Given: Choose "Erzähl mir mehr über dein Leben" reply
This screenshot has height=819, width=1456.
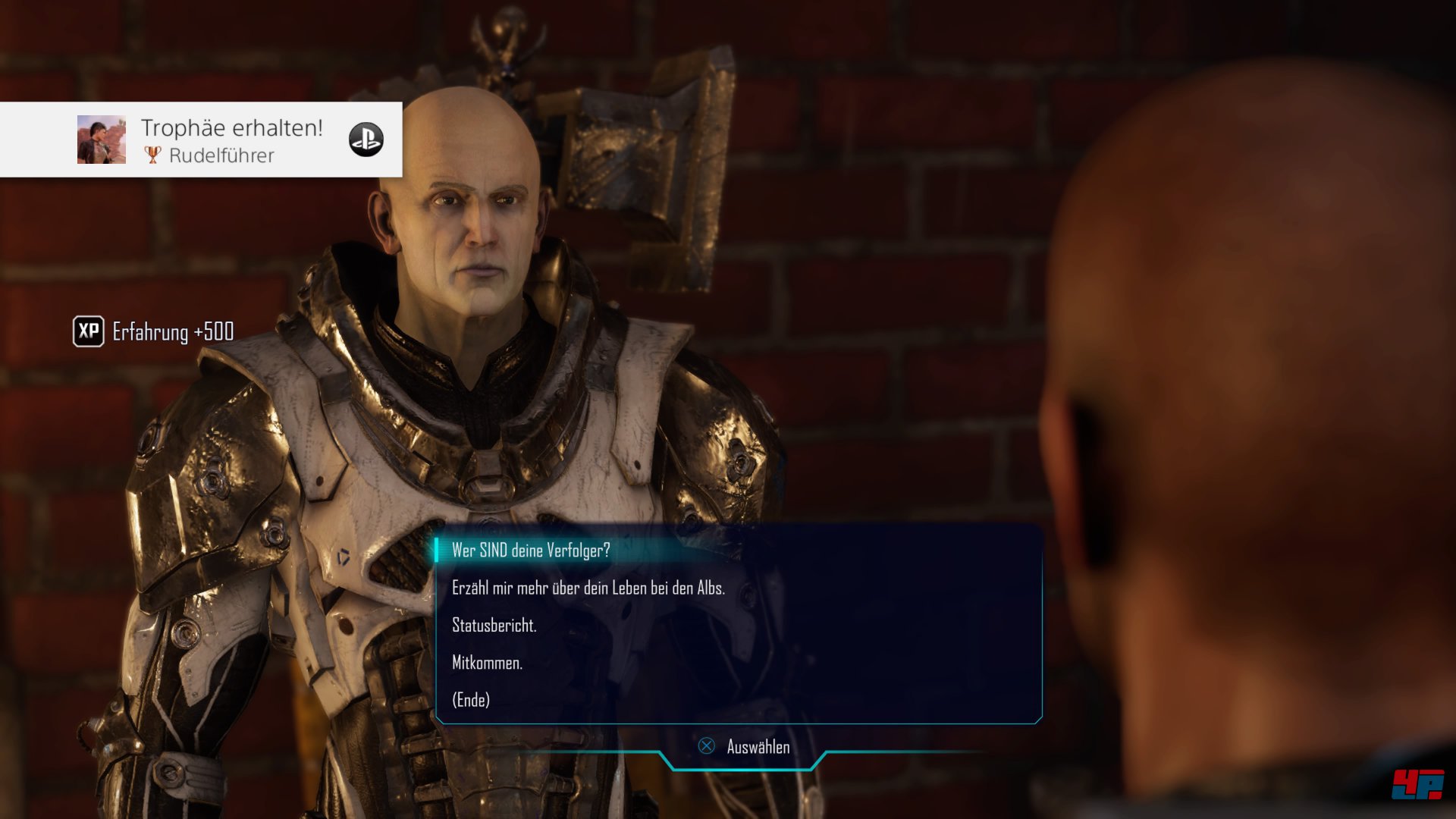Looking at the screenshot, I should click(x=588, y=588).
